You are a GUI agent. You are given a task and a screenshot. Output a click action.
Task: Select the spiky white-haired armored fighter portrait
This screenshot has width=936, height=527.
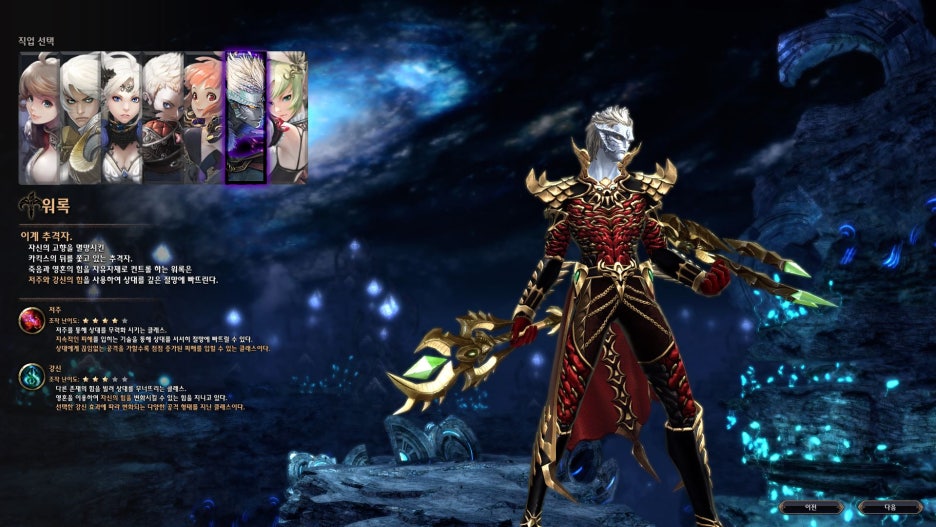coord(162,118)
